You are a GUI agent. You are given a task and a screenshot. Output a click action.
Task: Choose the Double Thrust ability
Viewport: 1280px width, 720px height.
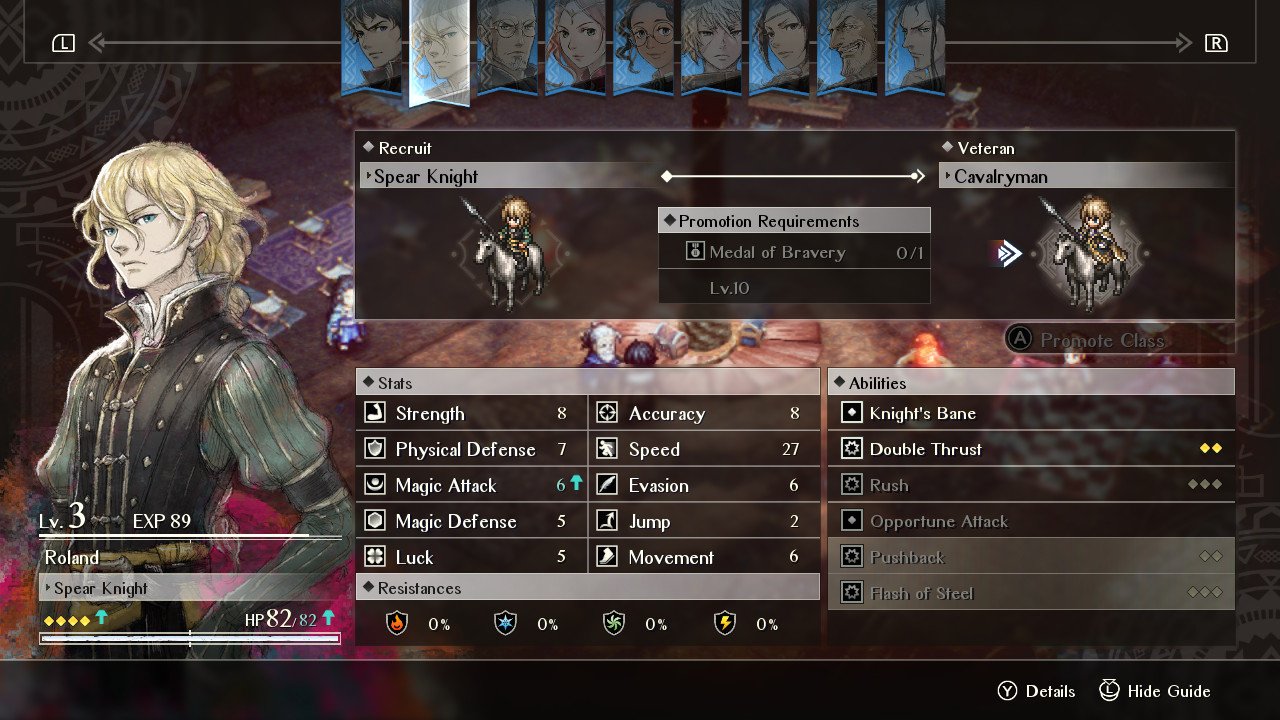click(x=1030, y=449)
